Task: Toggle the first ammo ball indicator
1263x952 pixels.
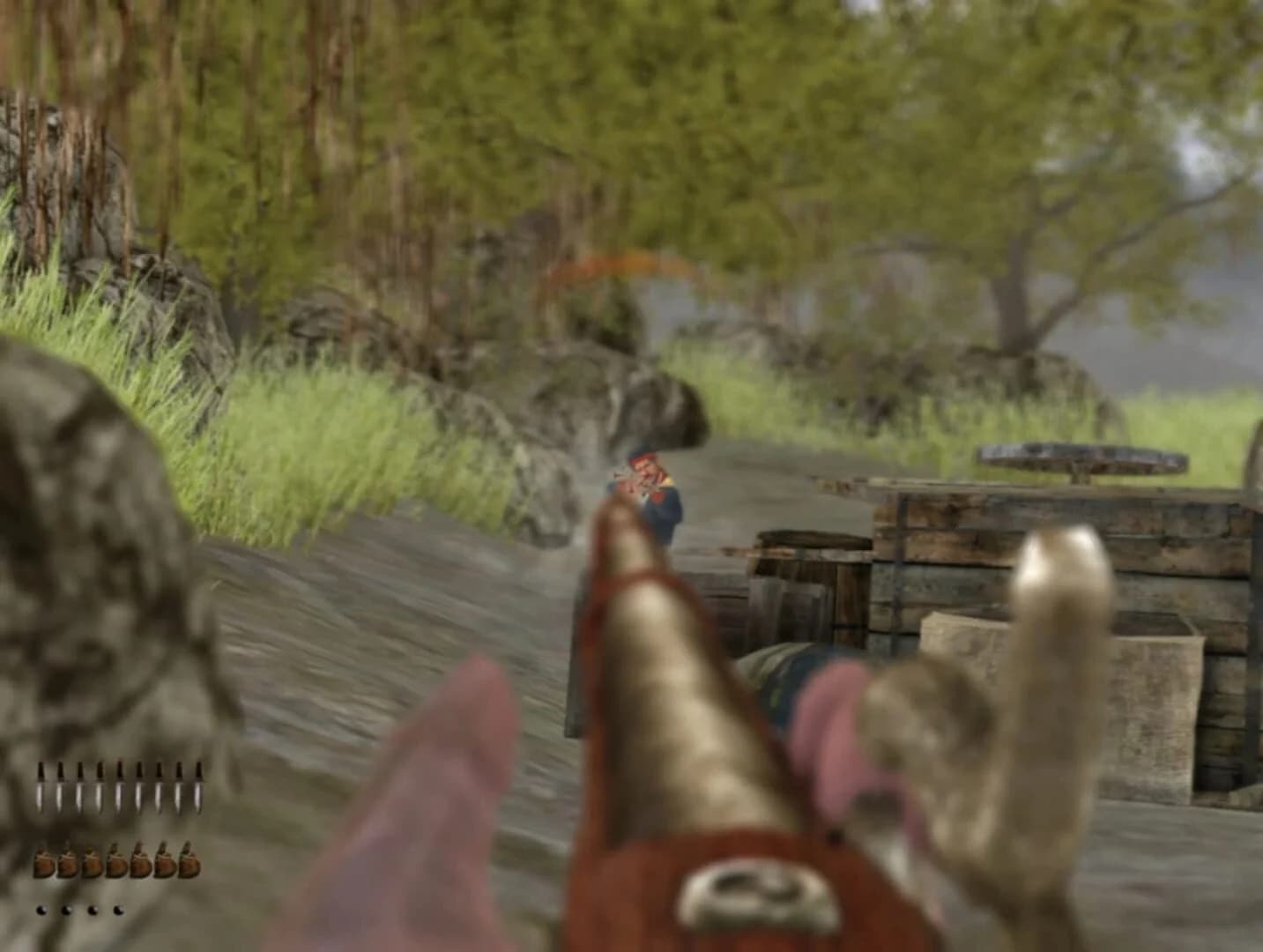Action: click(41, 909)
